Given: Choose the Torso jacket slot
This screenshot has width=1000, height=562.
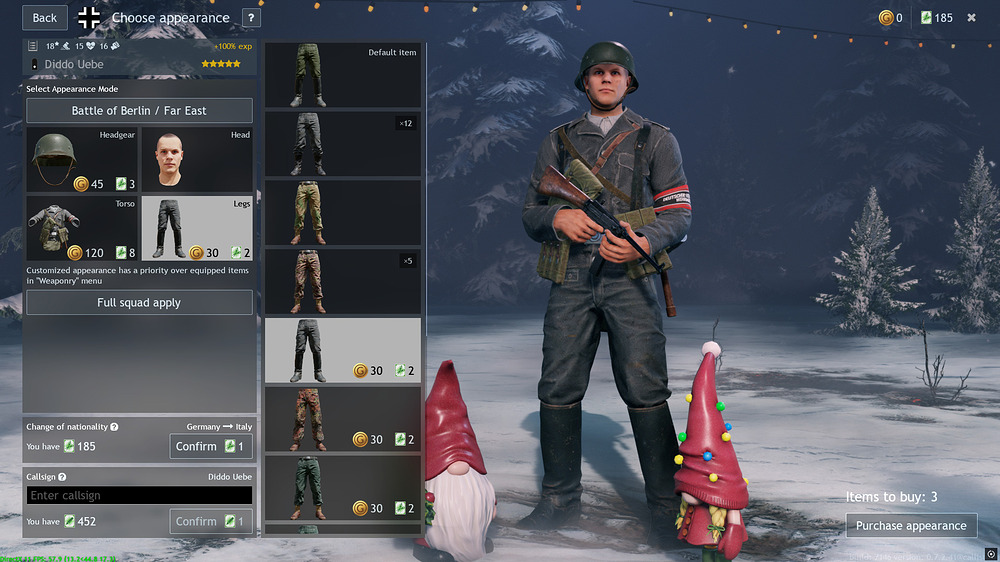Looking at the screenshot, I should tap(81, 228).
